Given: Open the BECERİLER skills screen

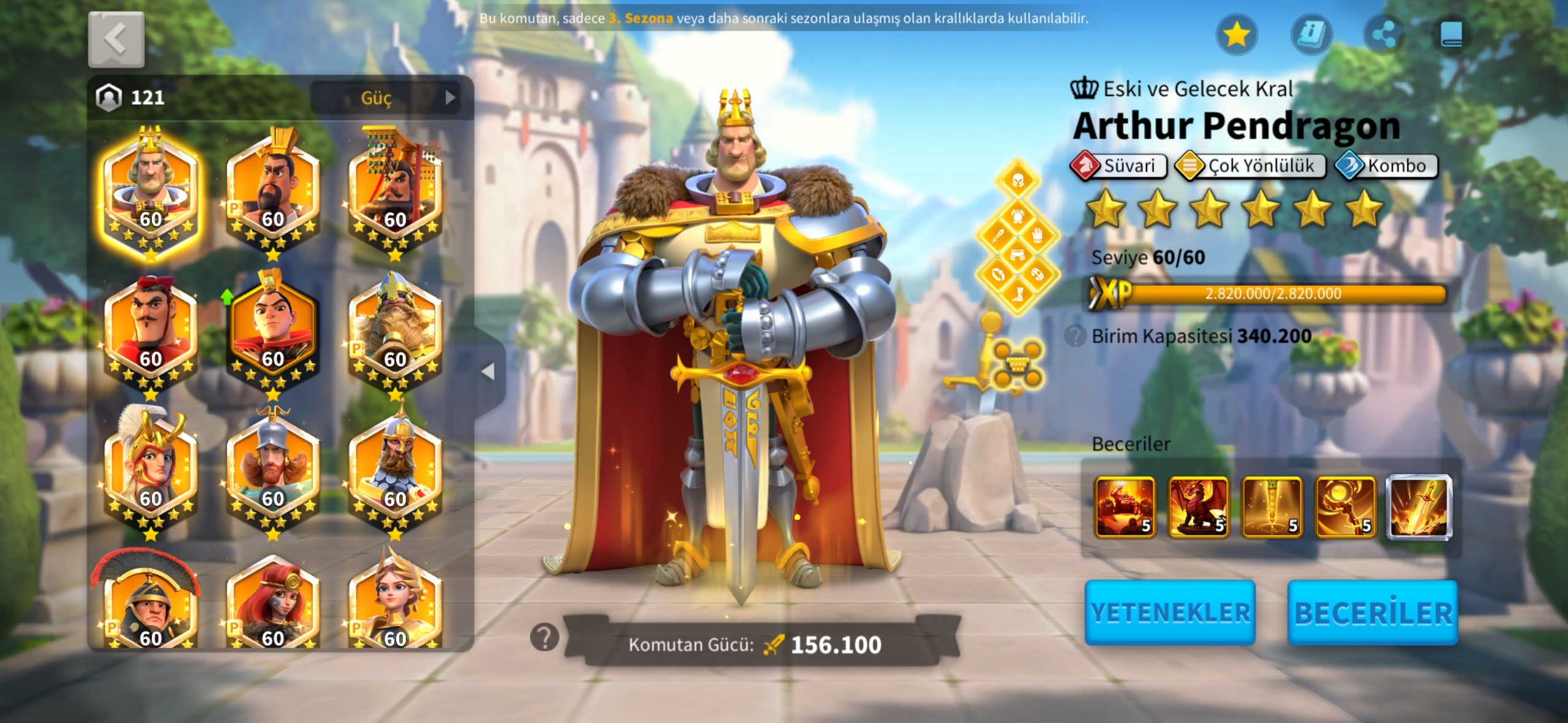Looking at the screenshot, I should [x=1372, y=612].
